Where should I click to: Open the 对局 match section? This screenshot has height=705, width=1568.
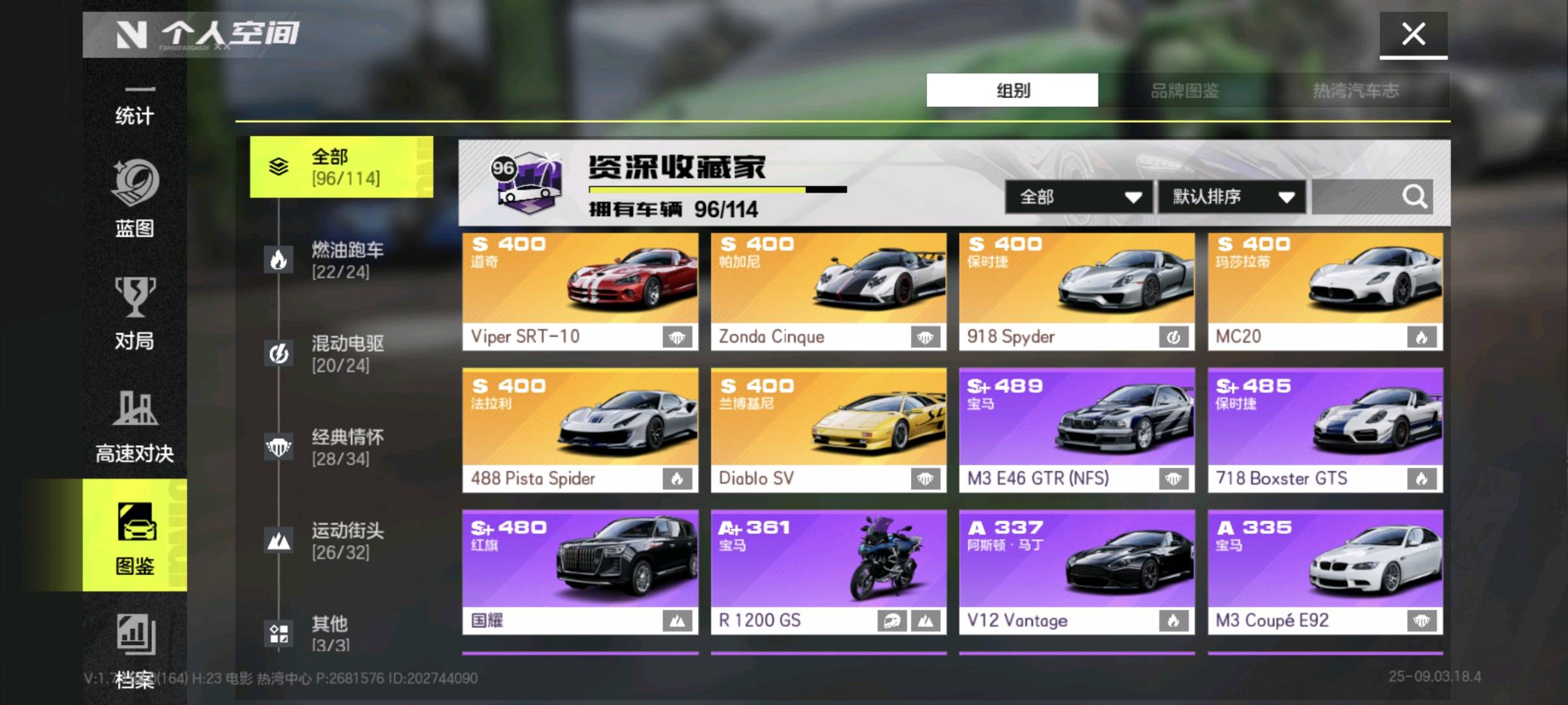134,313
